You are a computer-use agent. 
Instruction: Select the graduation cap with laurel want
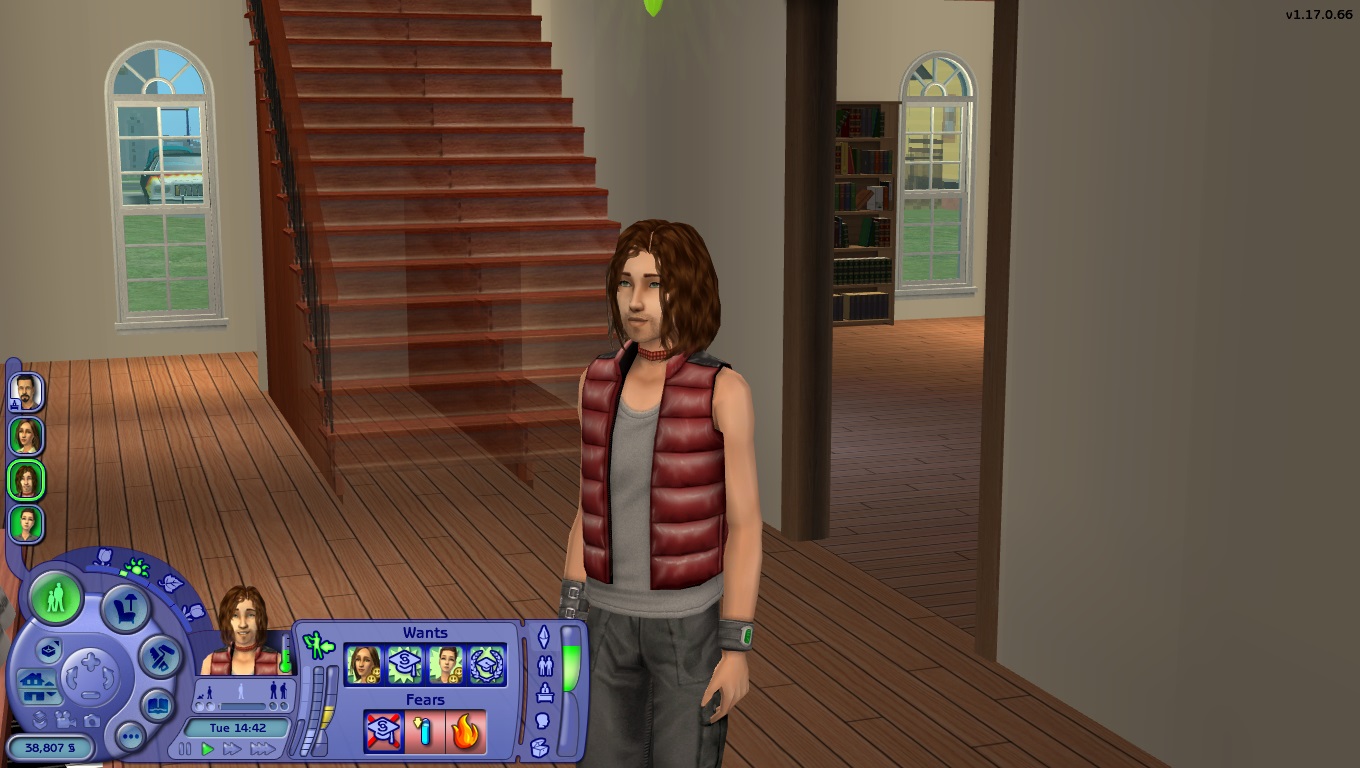[487, 665]
